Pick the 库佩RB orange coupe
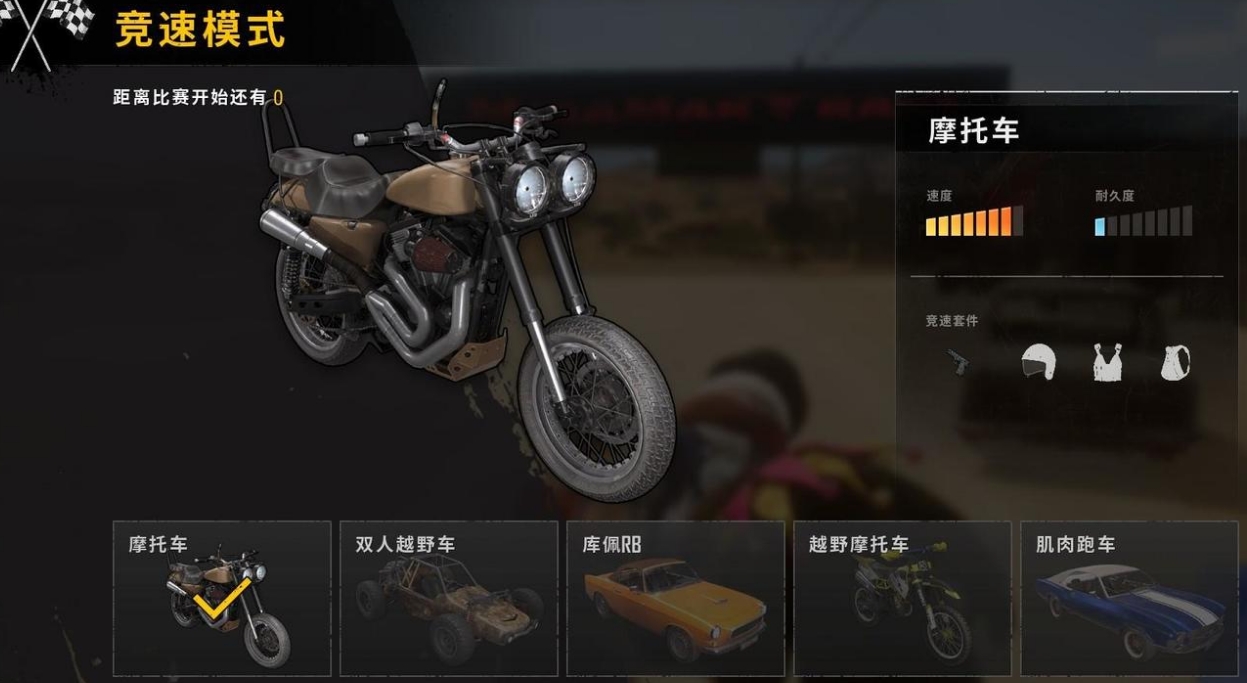Viewport: 1247px width, 683px height. (x=675, y=598)
